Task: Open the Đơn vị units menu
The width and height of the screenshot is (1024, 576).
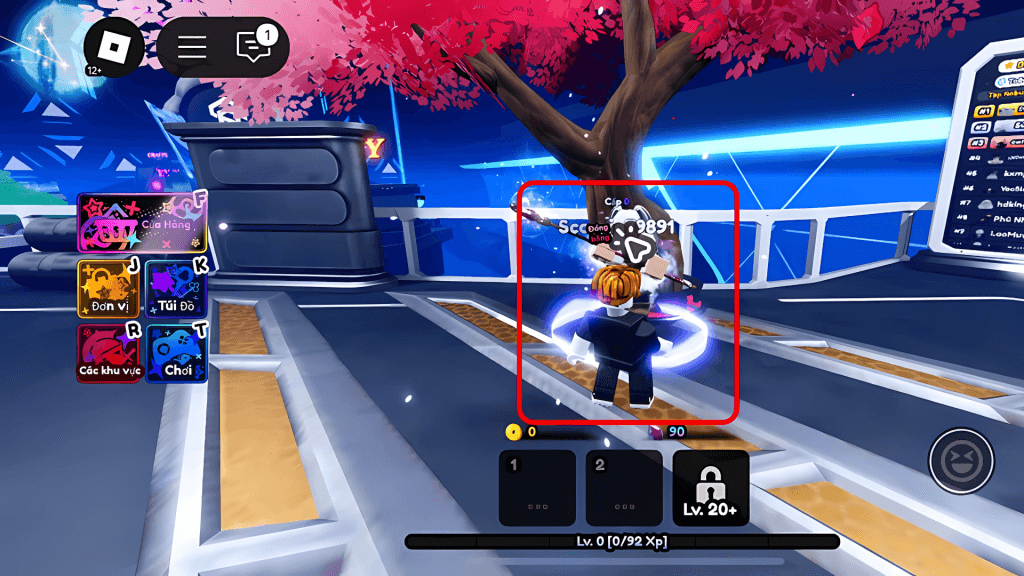Action: [109, 288]
